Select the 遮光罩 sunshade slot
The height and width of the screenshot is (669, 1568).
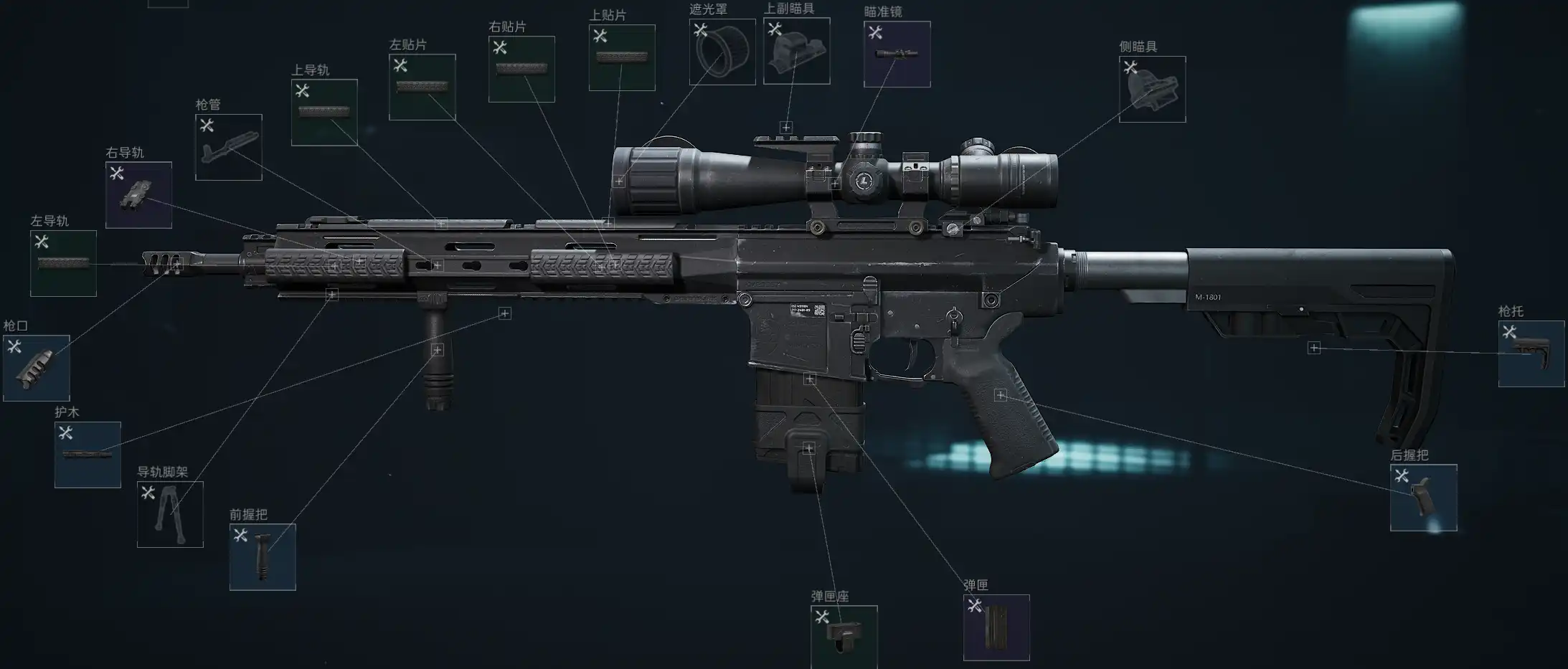pyautogui.click(x=722, y=52)
